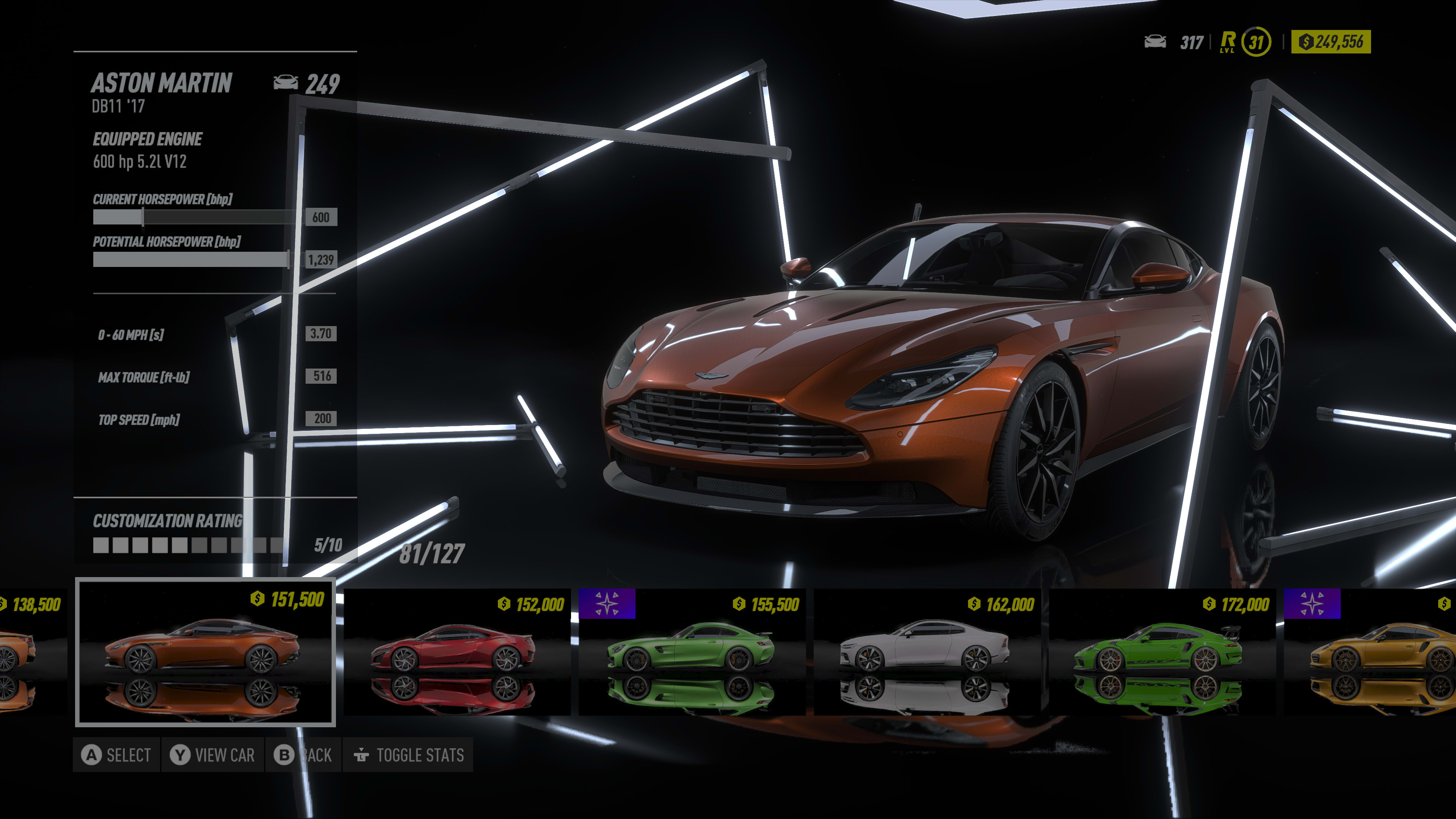
Task: Pick the green Mercedes priced 155,500
Action: (692, 651)
